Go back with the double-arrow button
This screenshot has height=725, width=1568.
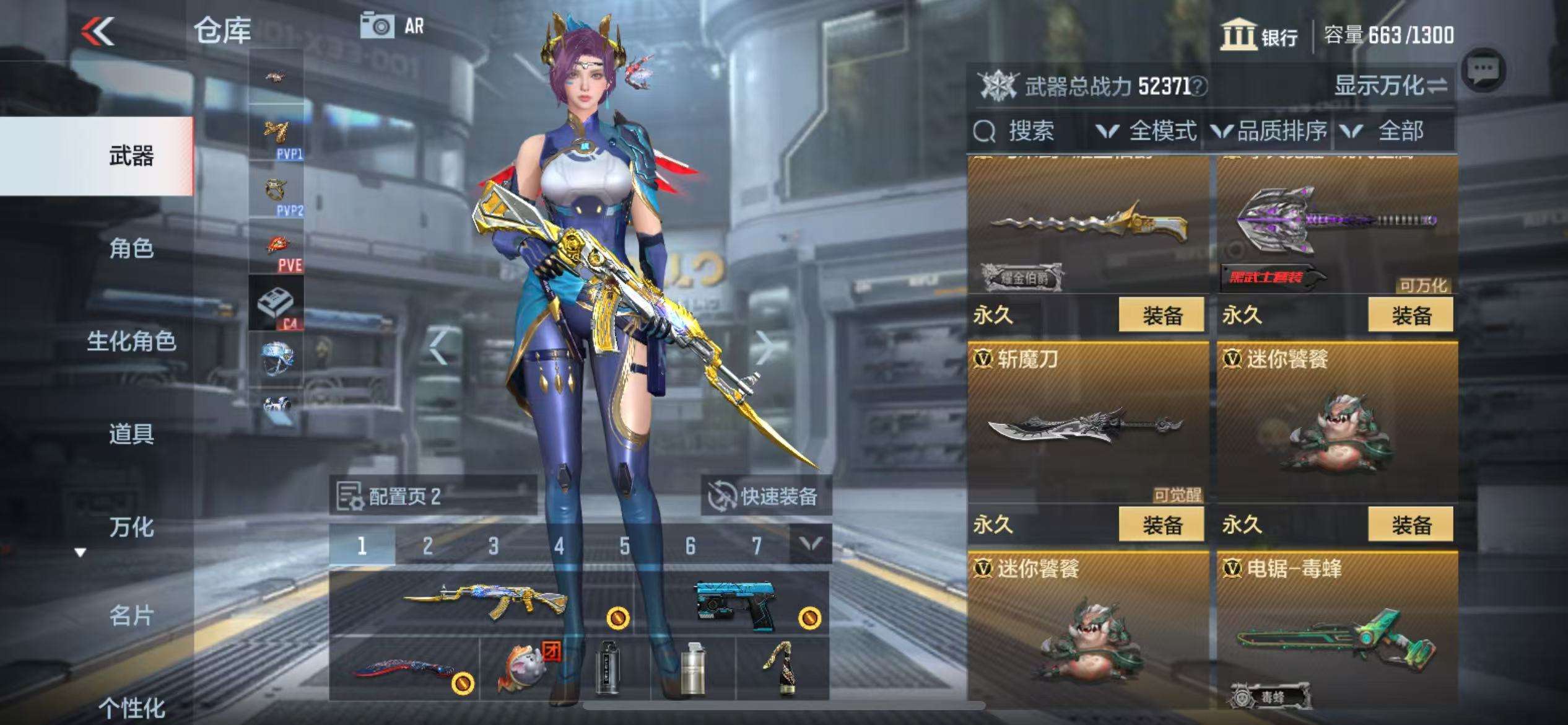click(x=98, y=31)
